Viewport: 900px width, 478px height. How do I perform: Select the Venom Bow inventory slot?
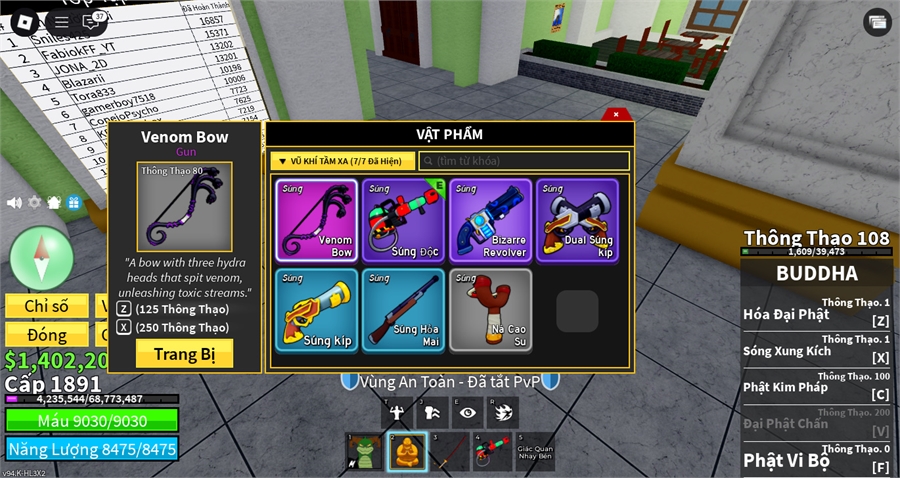(315, 221)
